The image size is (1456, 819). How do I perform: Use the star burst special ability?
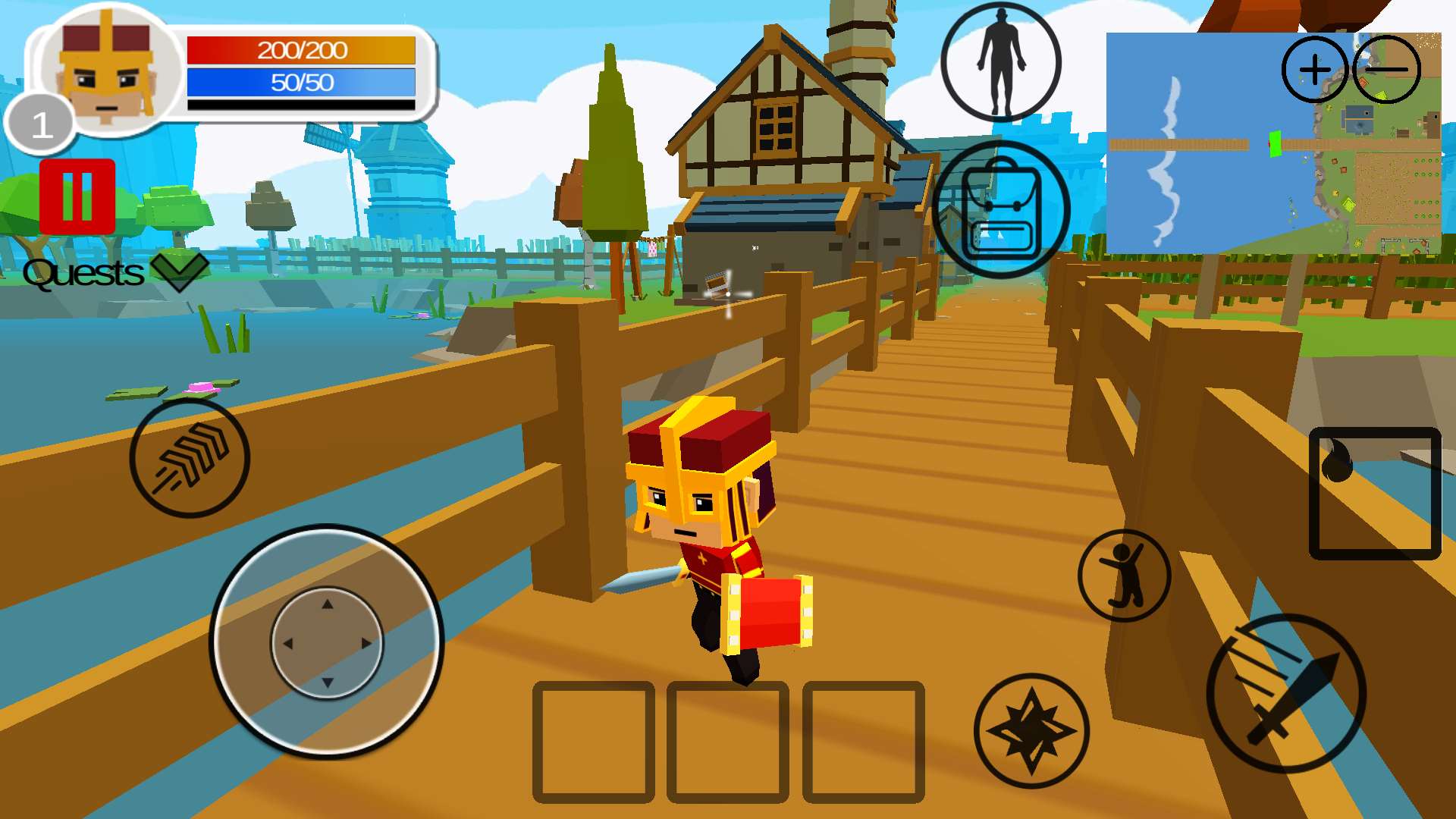(x=1031, y=731)
